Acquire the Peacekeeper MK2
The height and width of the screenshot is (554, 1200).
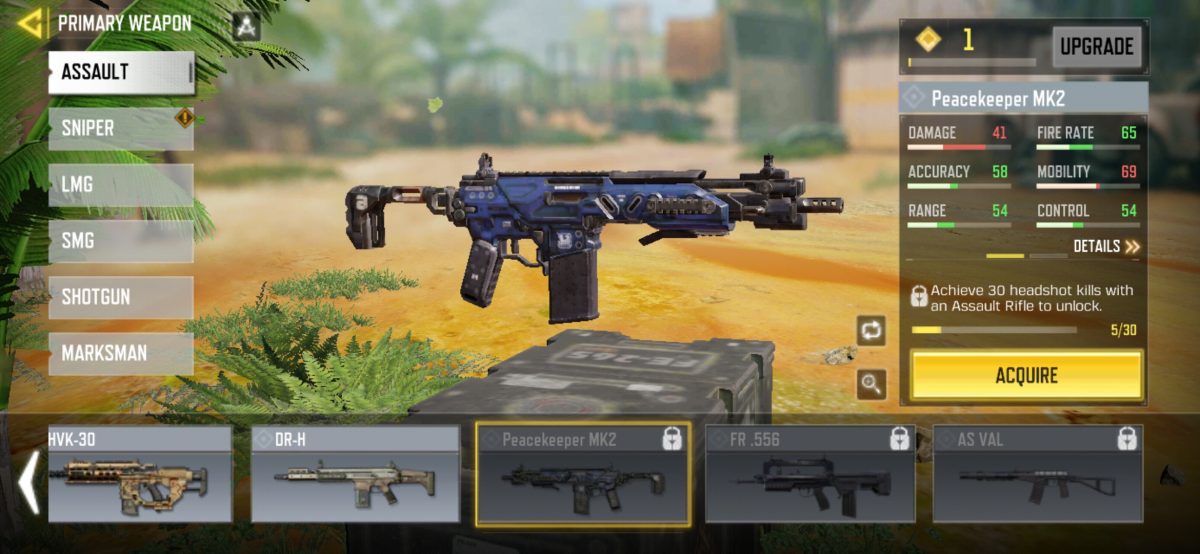click(x=1026, y=376)
